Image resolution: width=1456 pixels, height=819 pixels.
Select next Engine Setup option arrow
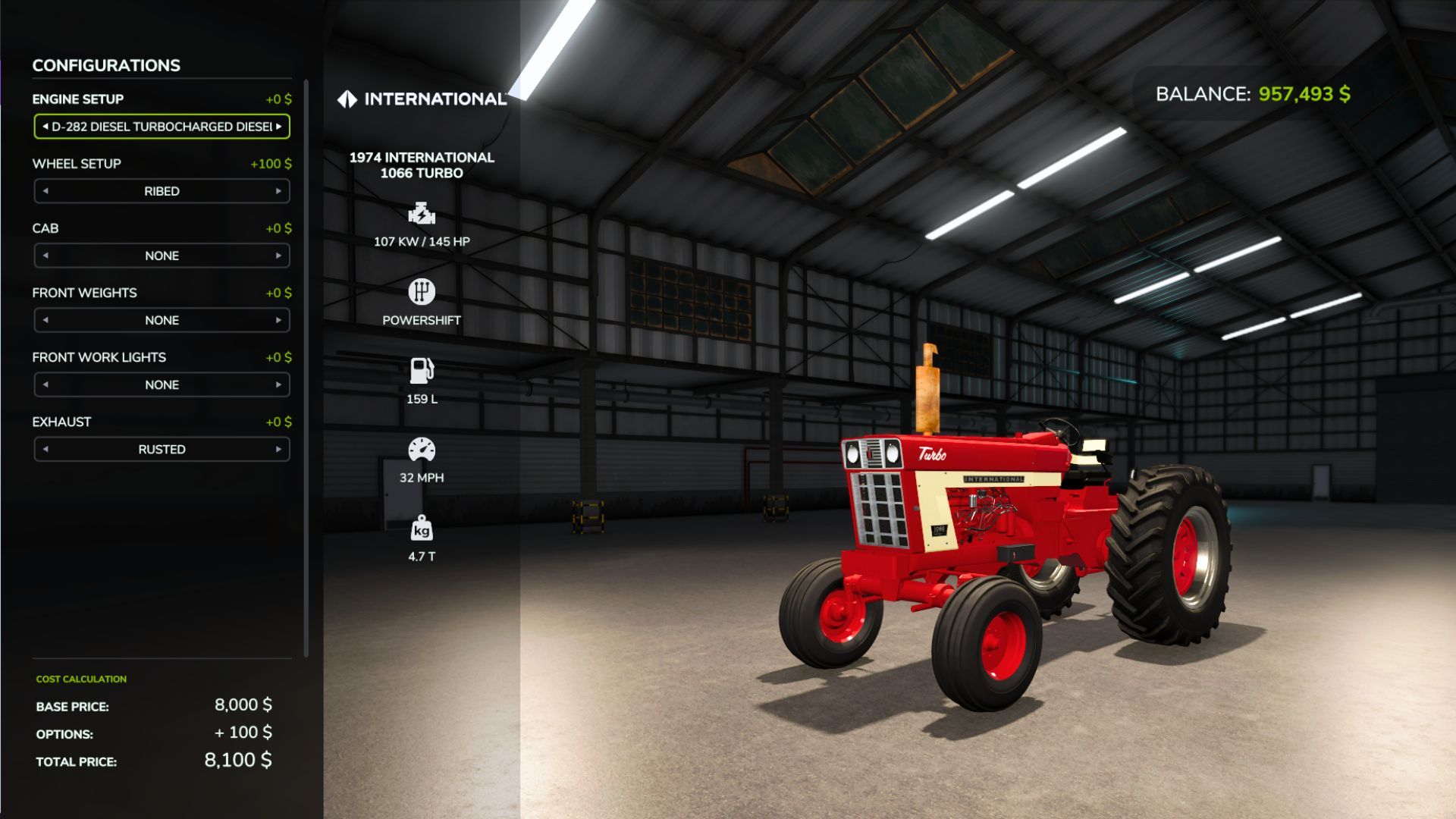[279, 127]
